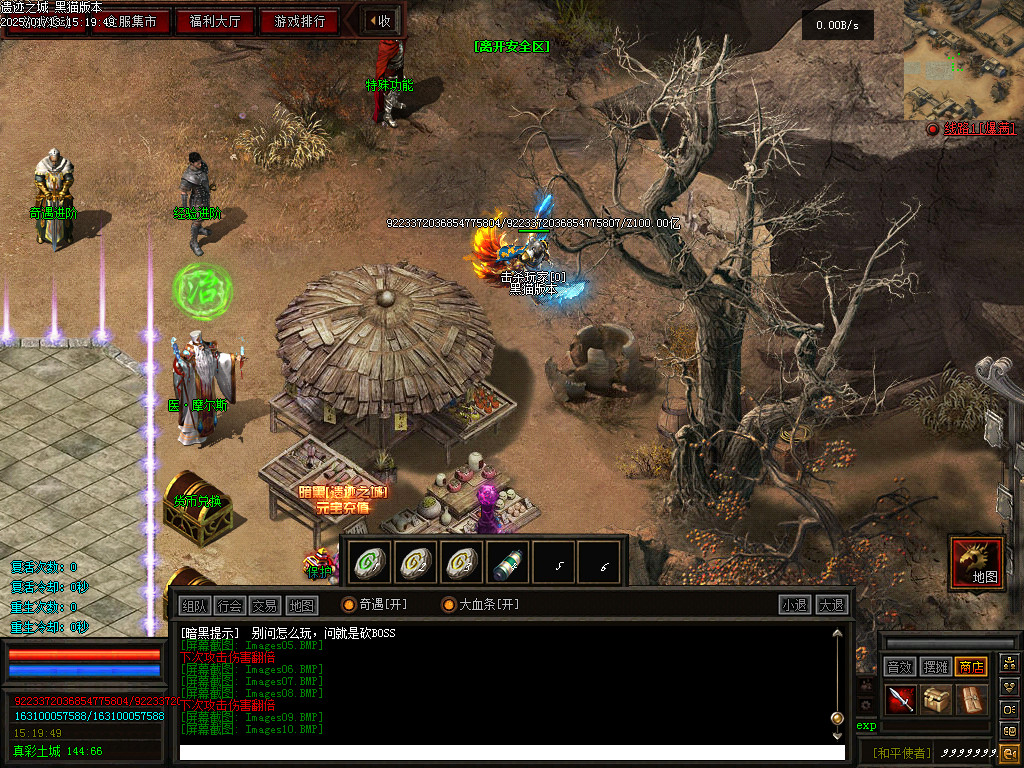The image size is (1024, 768).
Task: Open the 福利大厅 welfare hall menu
Action: (215, 21)
